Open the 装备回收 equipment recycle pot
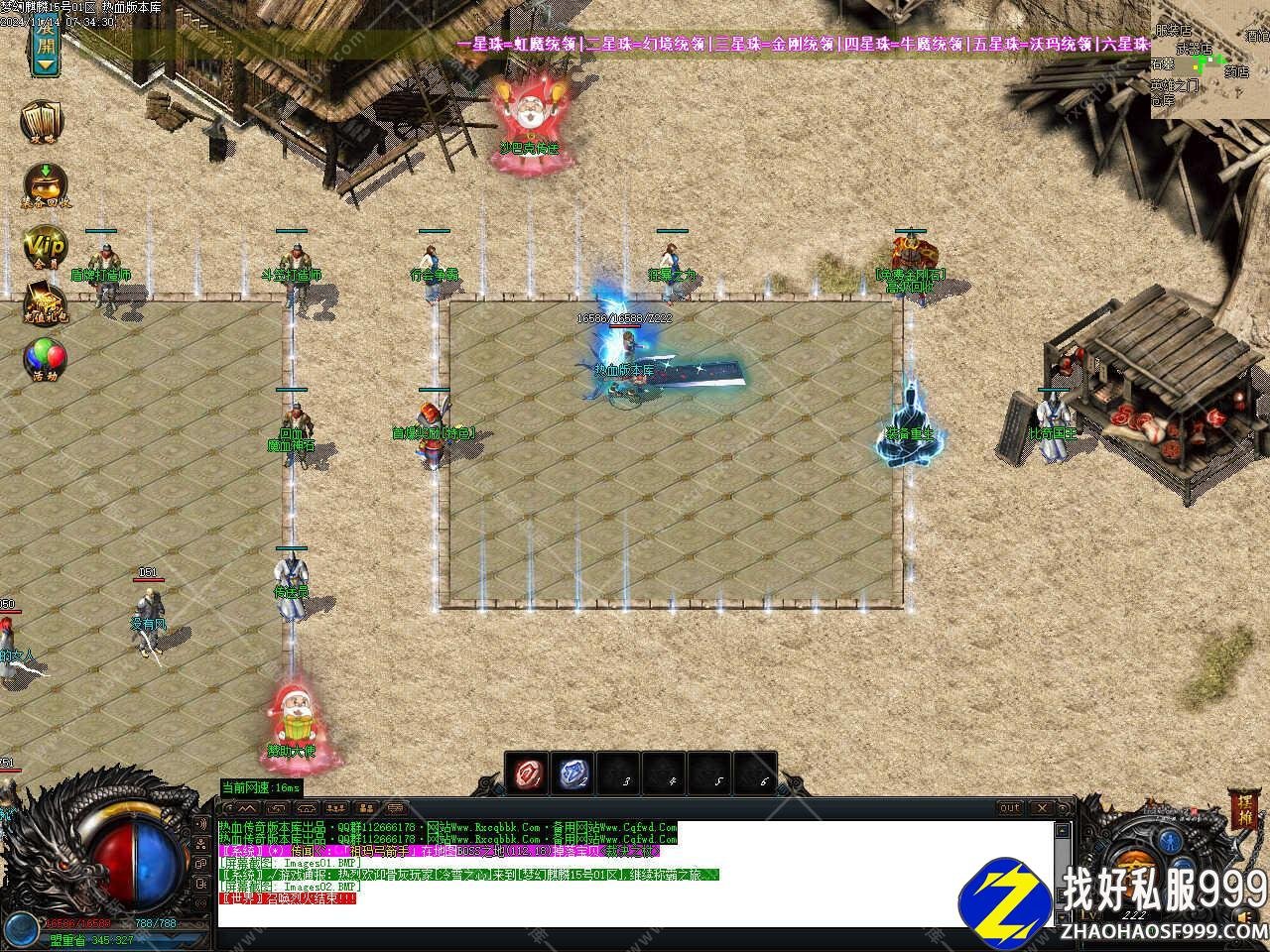This screenshot has width=1270, height=952. tap(46, 184)
